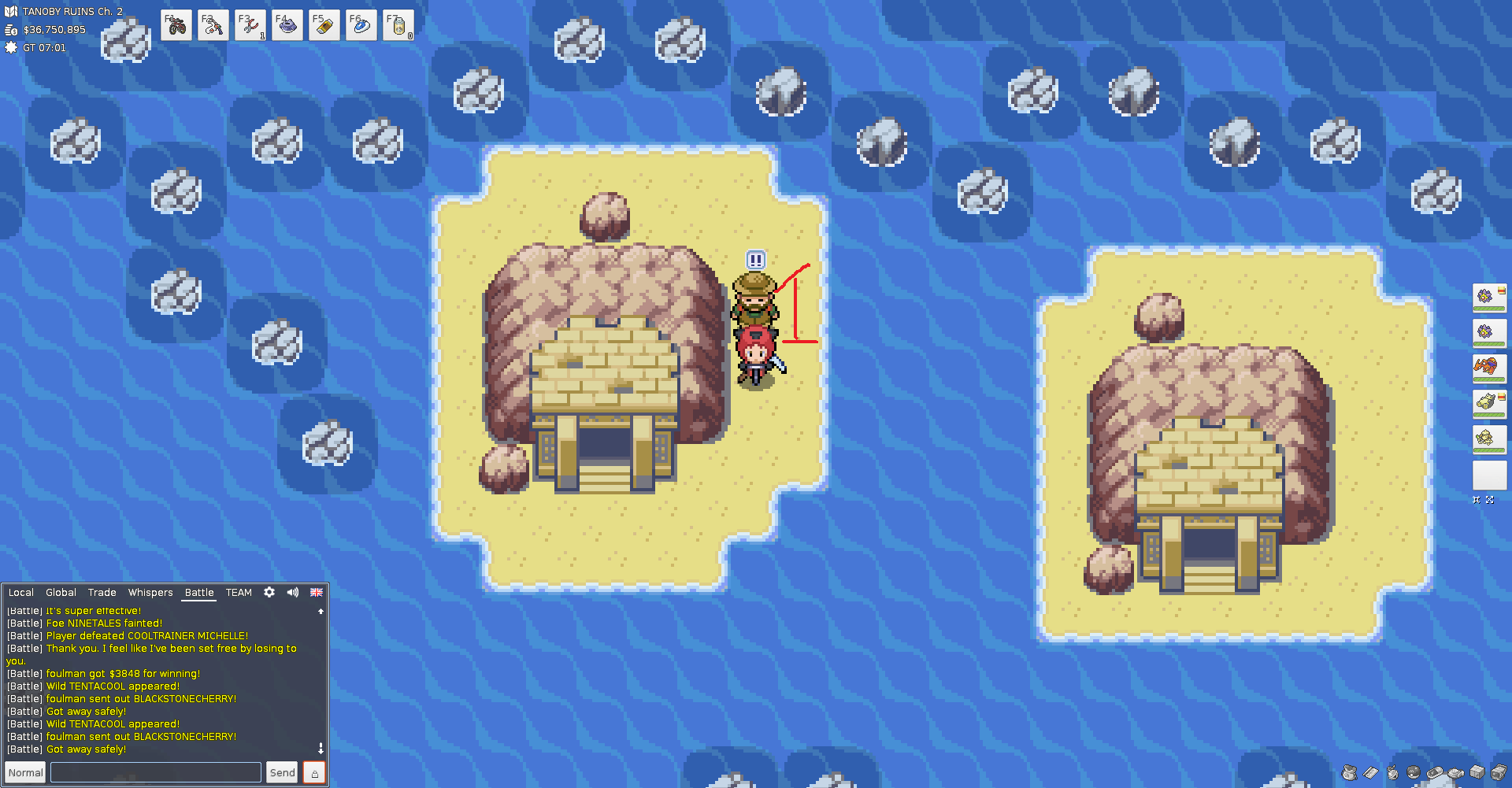Send the chat message
The image size is (1512, 788).
282,772
